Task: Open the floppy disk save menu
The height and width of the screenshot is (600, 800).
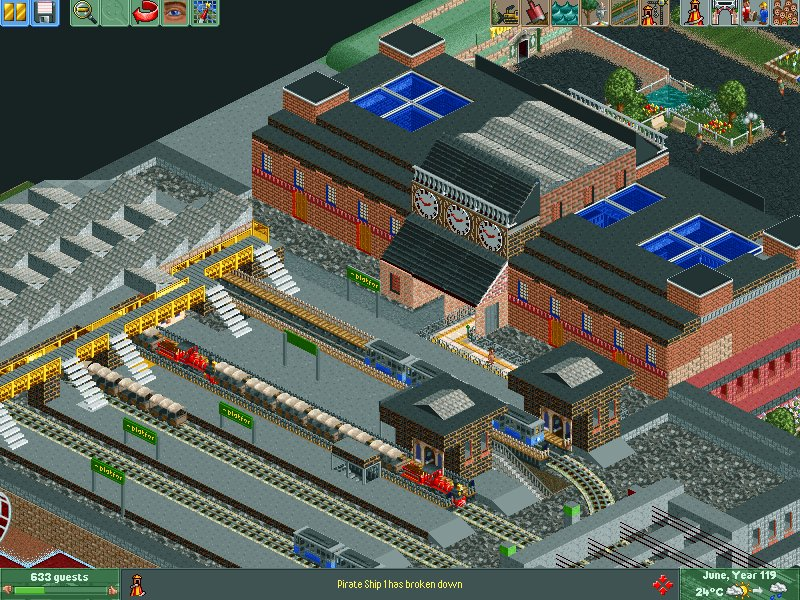Action: pyautogui.click(x=45, y=13)
